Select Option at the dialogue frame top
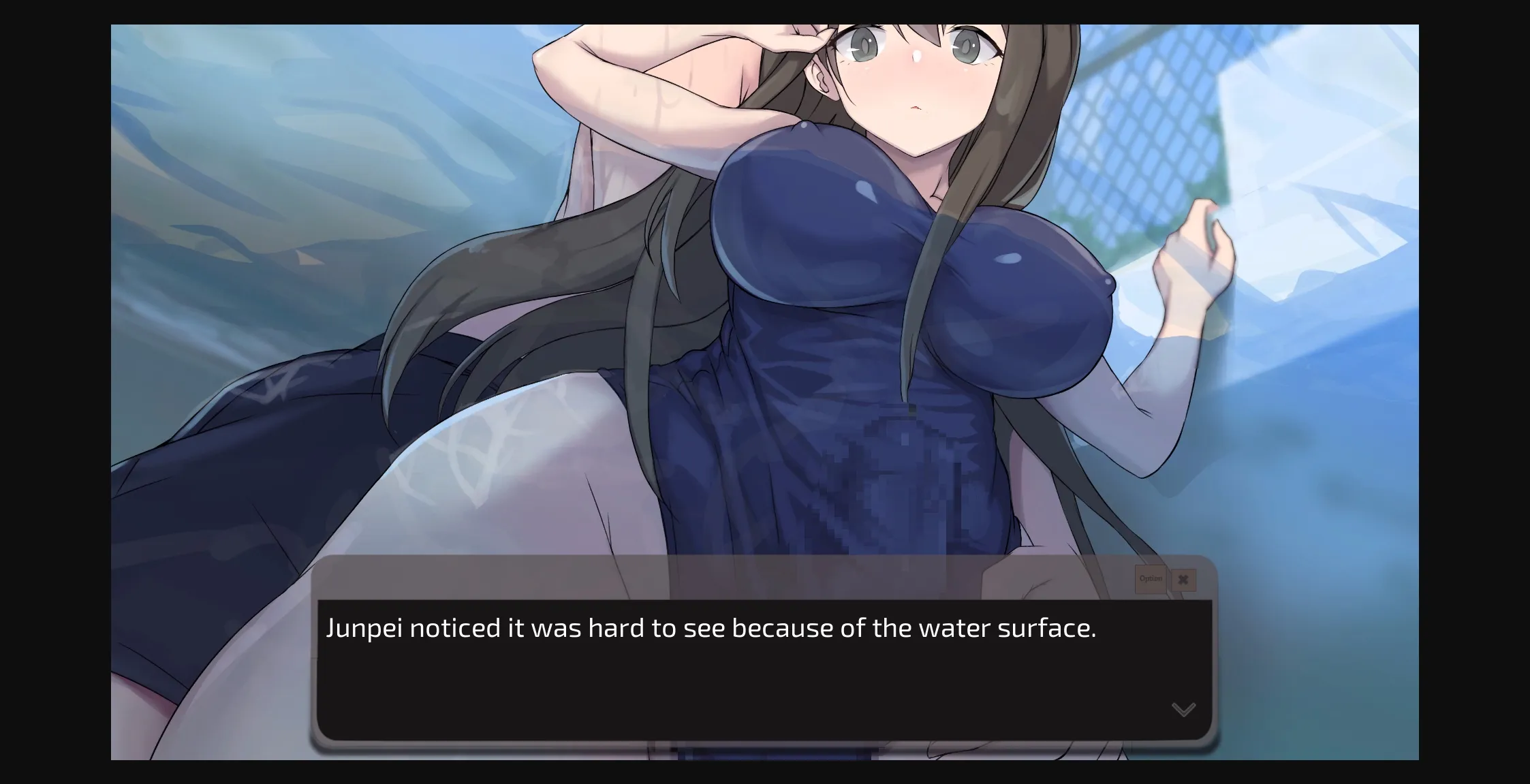1530x784 pixels. pos(1150,579)
